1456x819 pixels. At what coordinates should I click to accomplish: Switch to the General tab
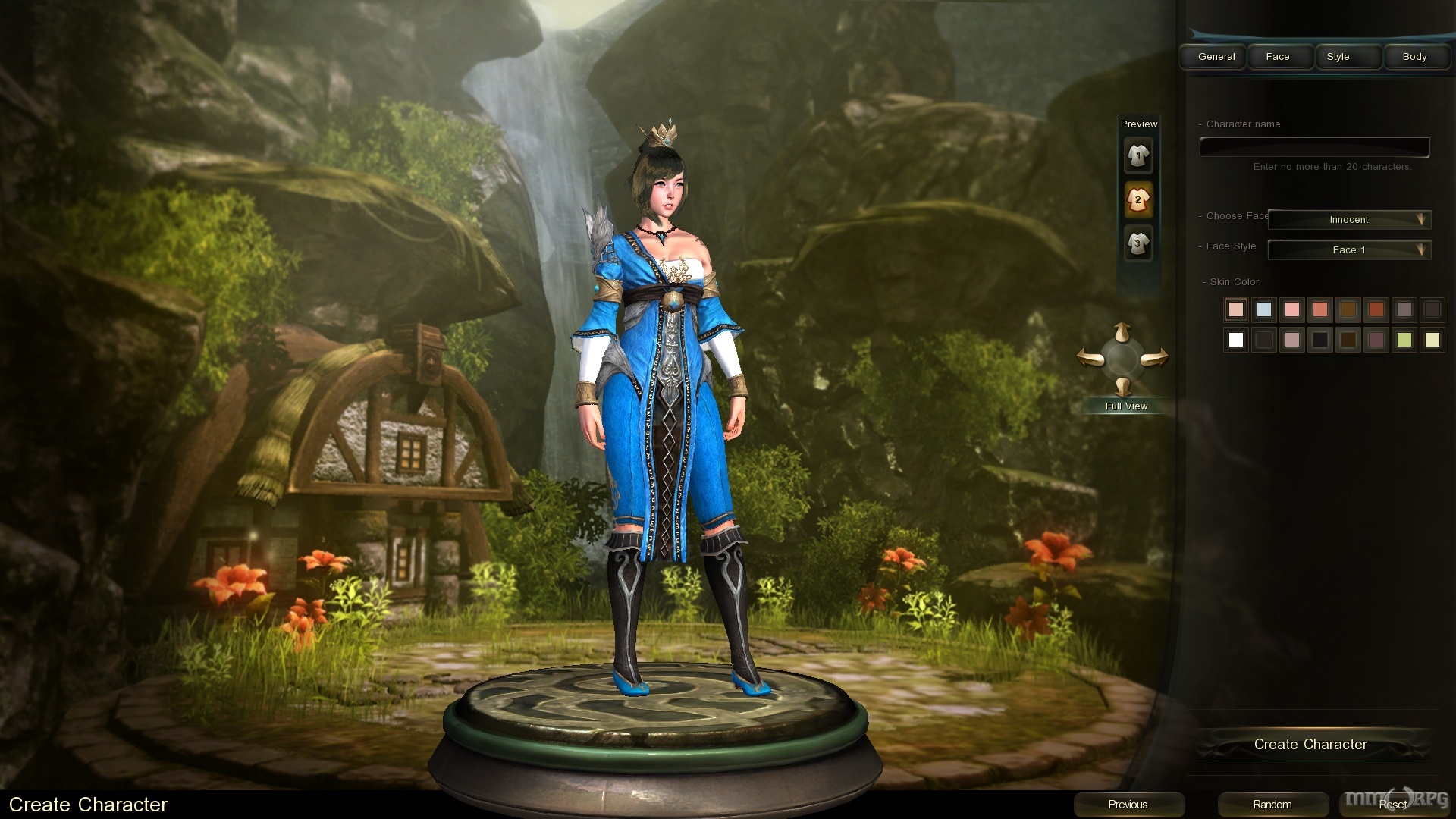(1216, 57)
